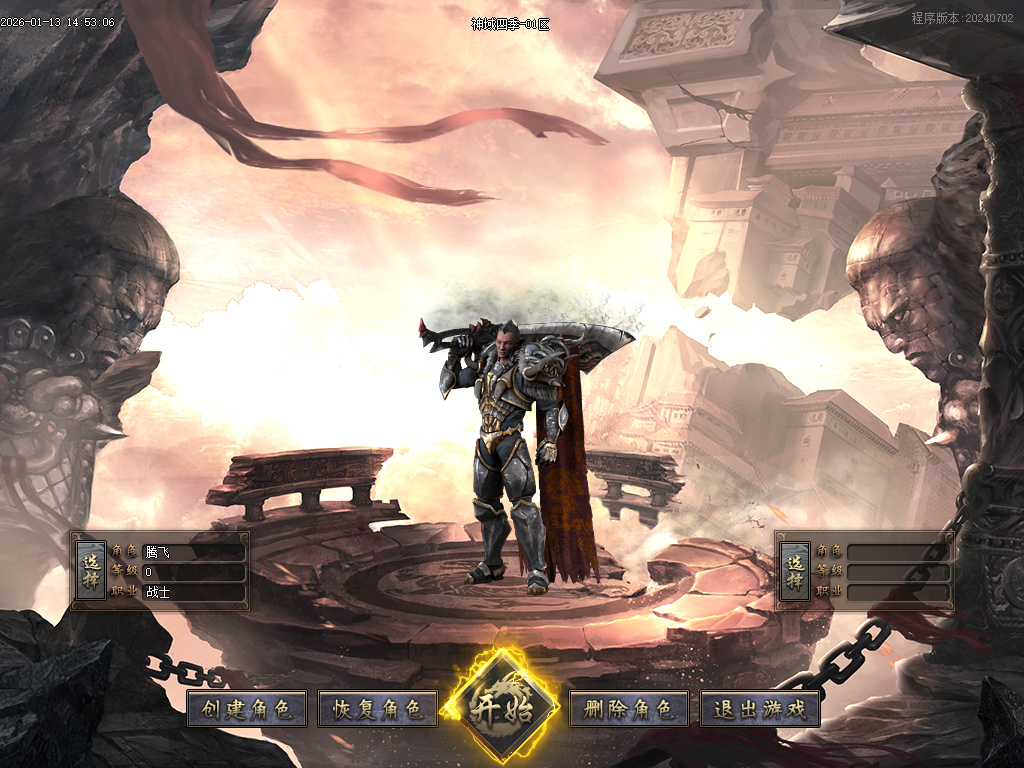
Task: Choose 恢复角色 to restore a character
Action: 378,709
